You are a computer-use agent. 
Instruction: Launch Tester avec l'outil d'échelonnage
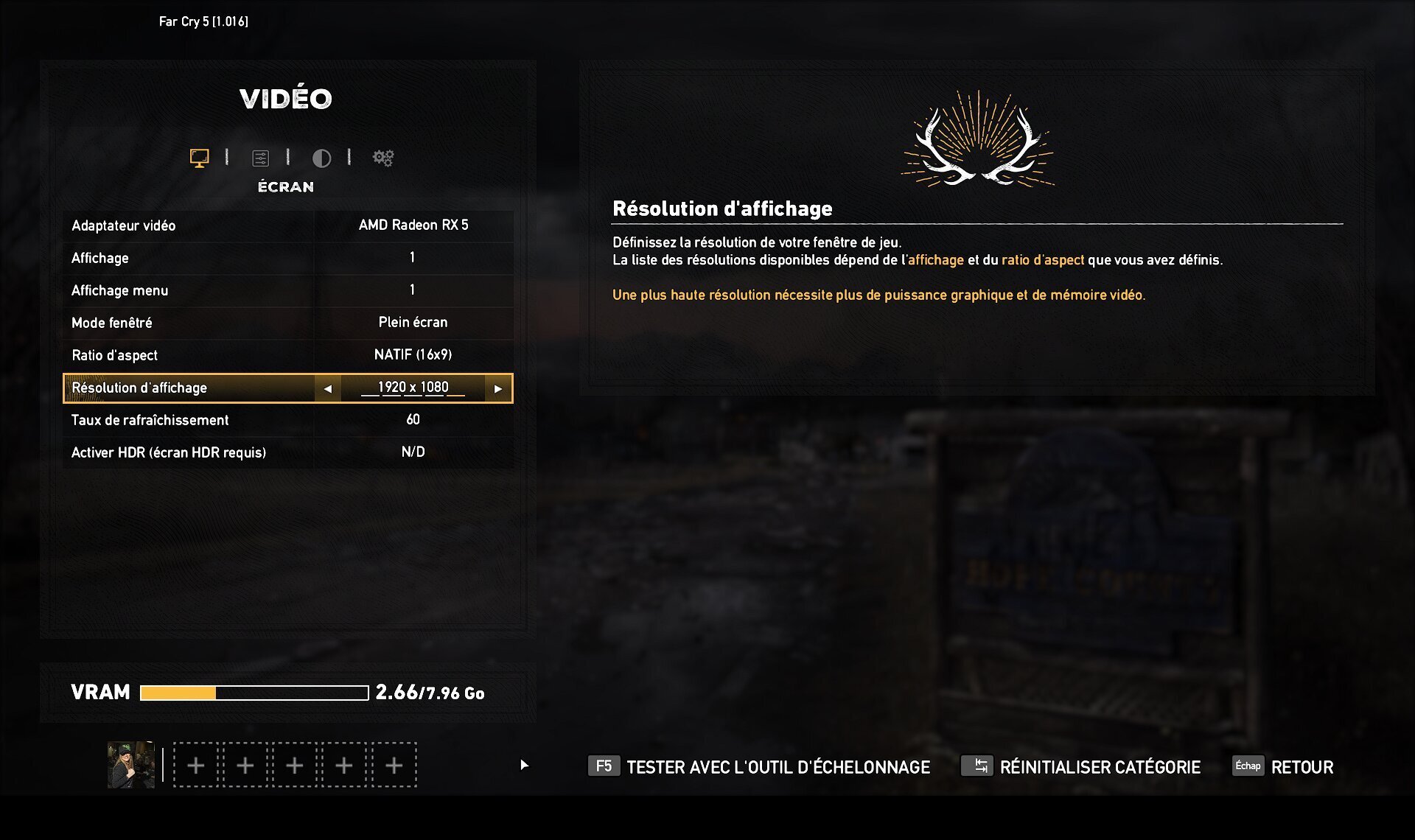click(x=759, y=767)
